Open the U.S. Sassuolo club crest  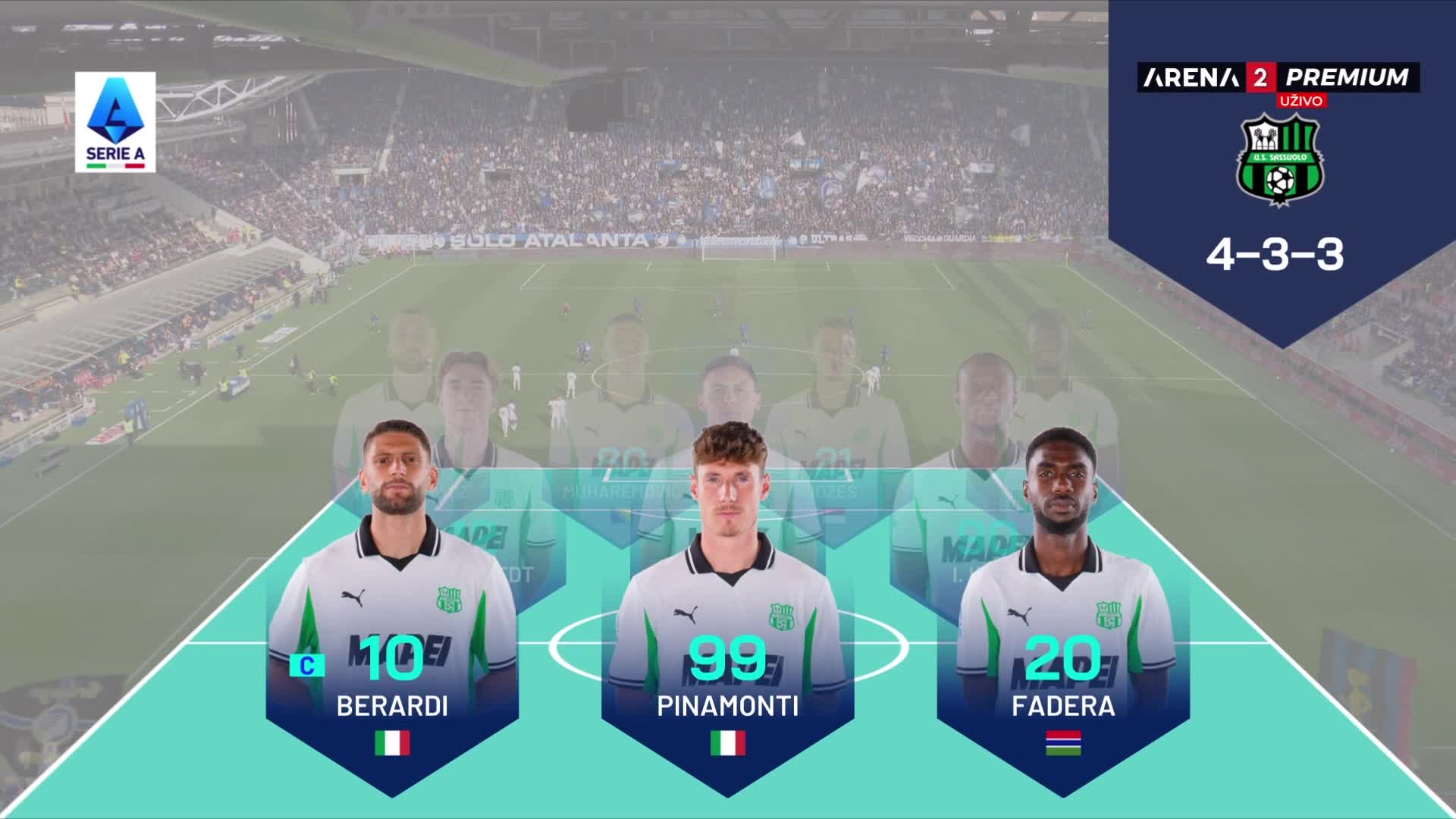point(1281,160)
